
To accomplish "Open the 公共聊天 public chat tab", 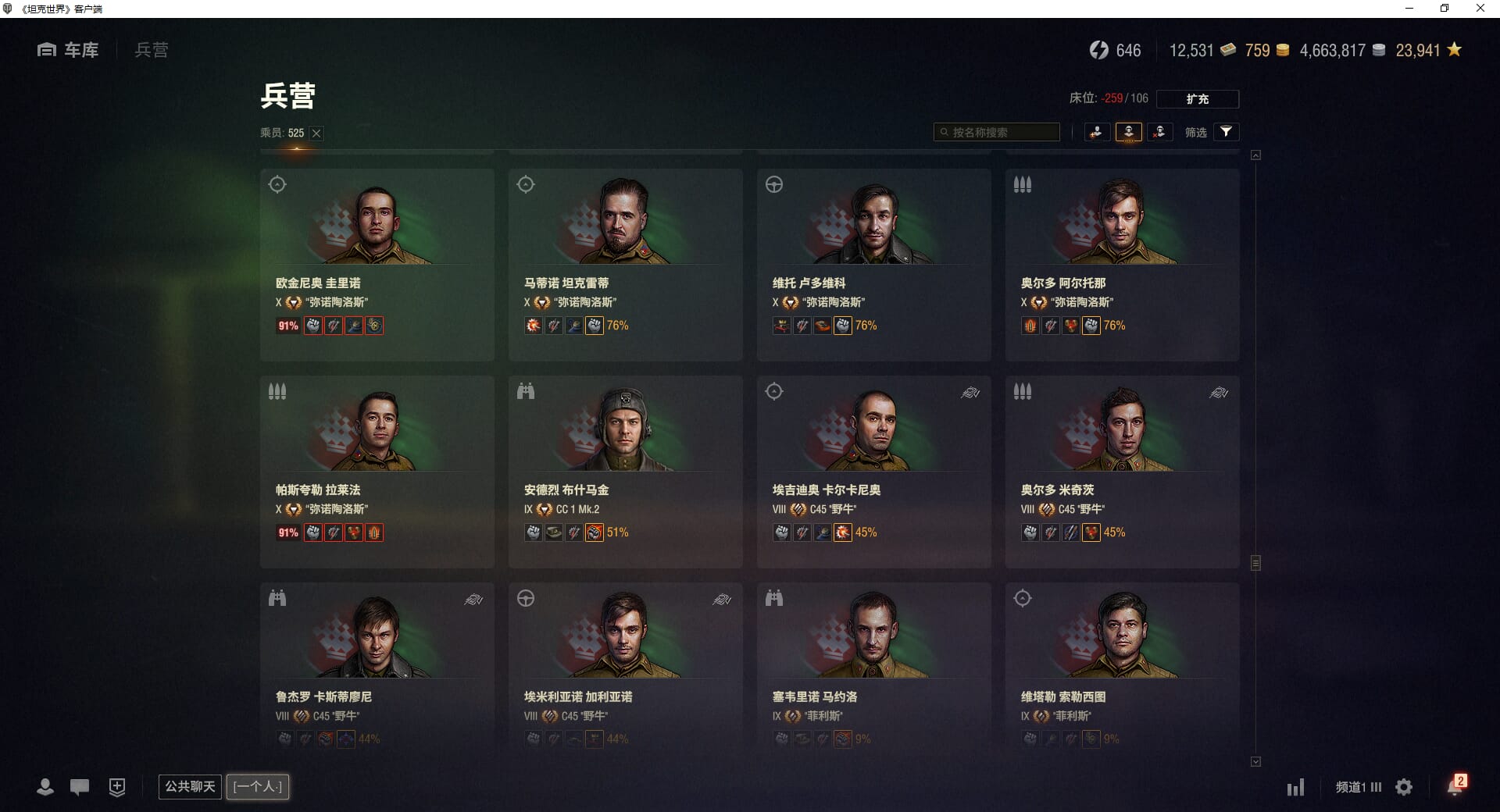I will click(x=190, y=786).
